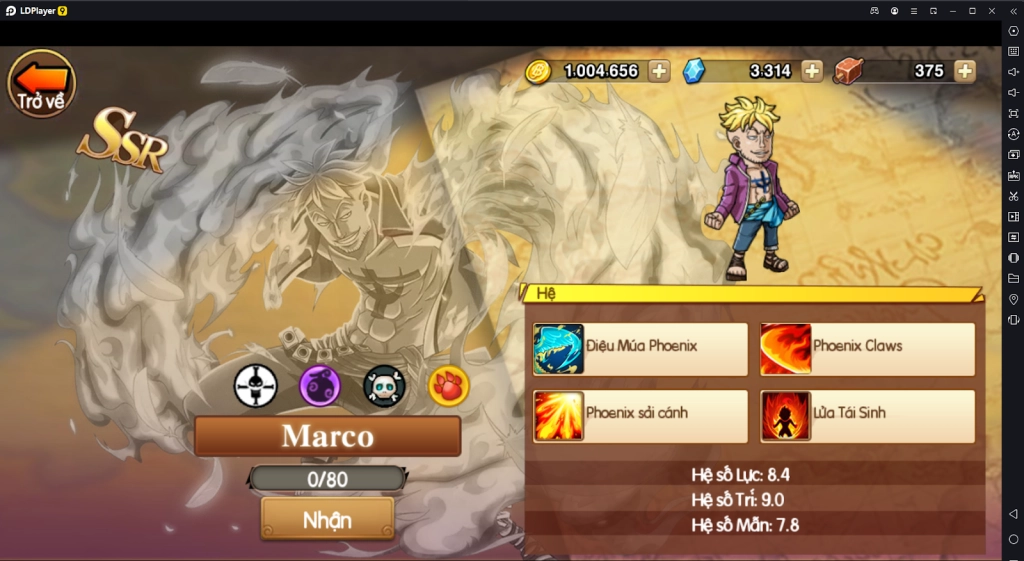Add more blue diamonds via plus button
The height and width of the screenshot is (561, 1024).
click(x=812, y=71)
